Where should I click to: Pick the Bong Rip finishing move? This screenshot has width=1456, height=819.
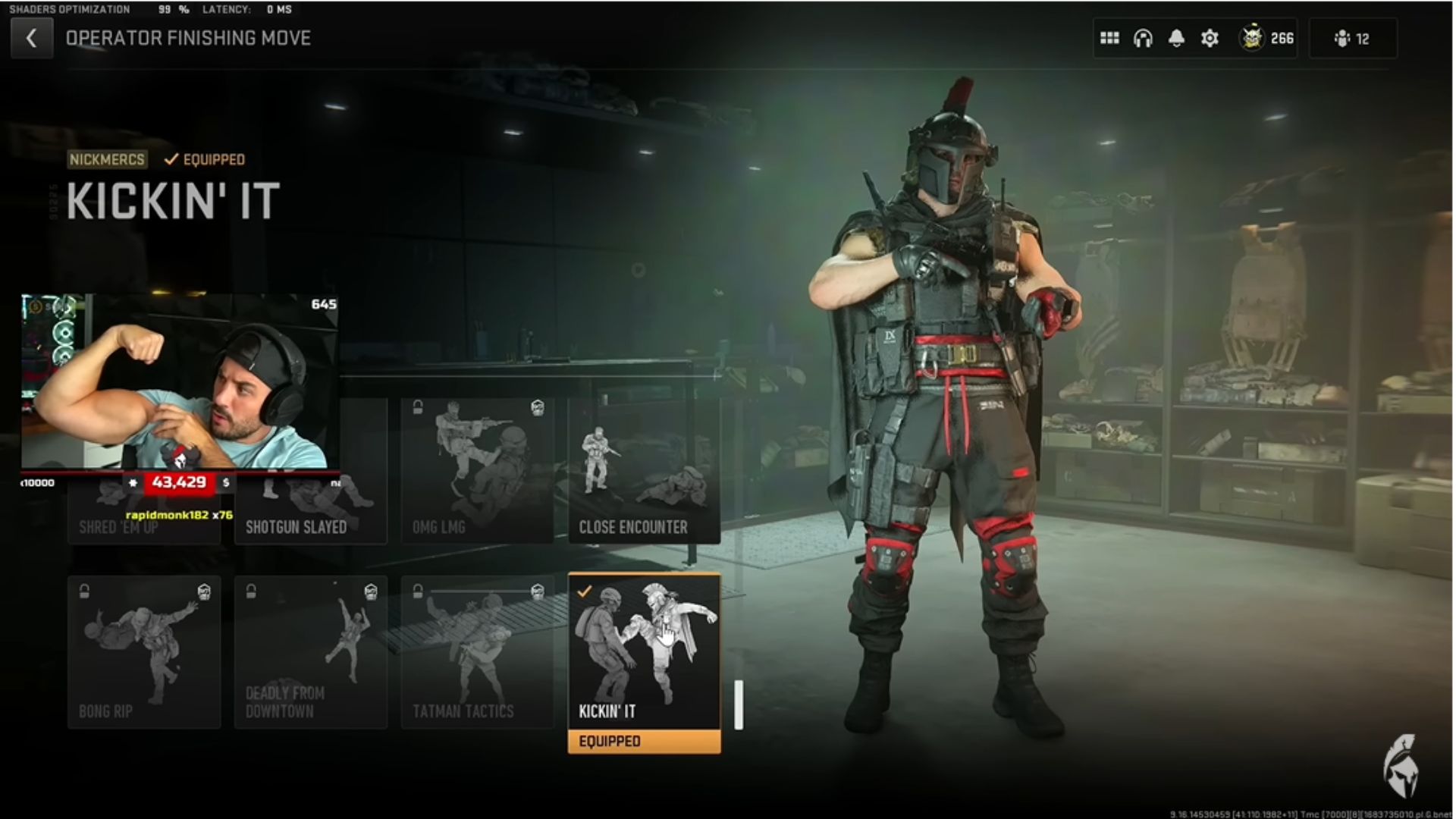(144, 652)
